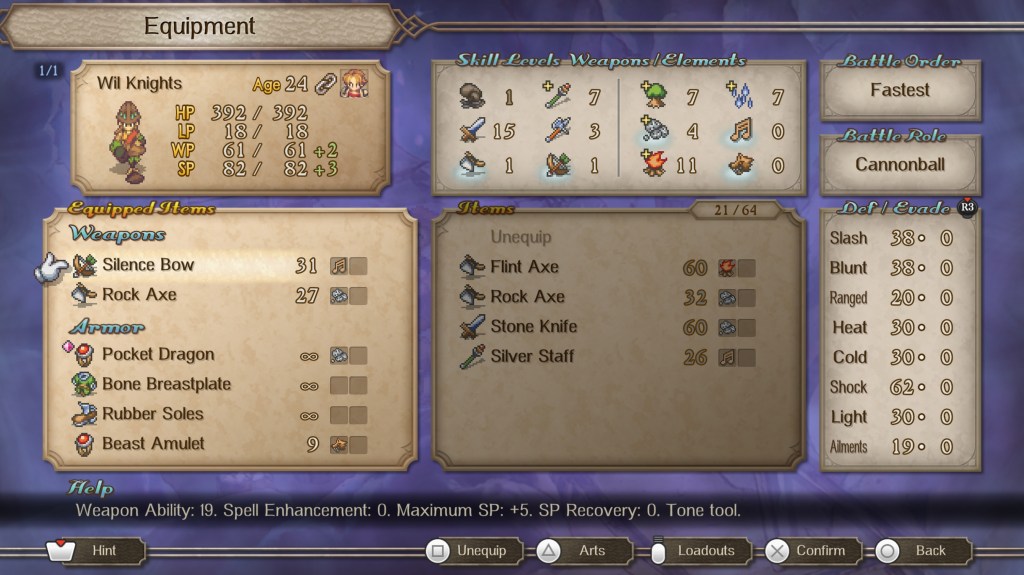Change the Battle Order set to Fastest
Viewport: 1024px width, 575px height.
coord(900,90)
